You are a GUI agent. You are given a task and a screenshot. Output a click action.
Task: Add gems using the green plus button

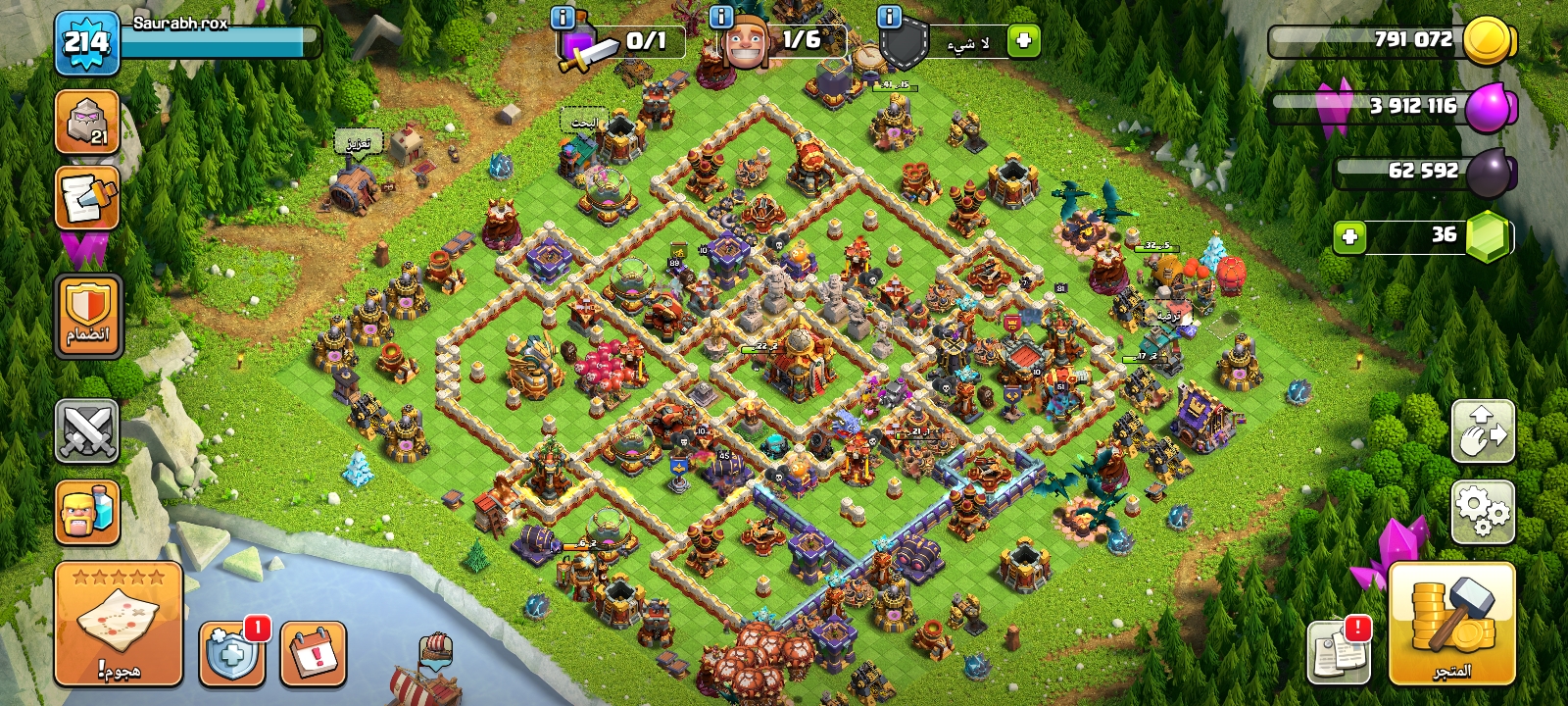click(x=1349, y=236)
